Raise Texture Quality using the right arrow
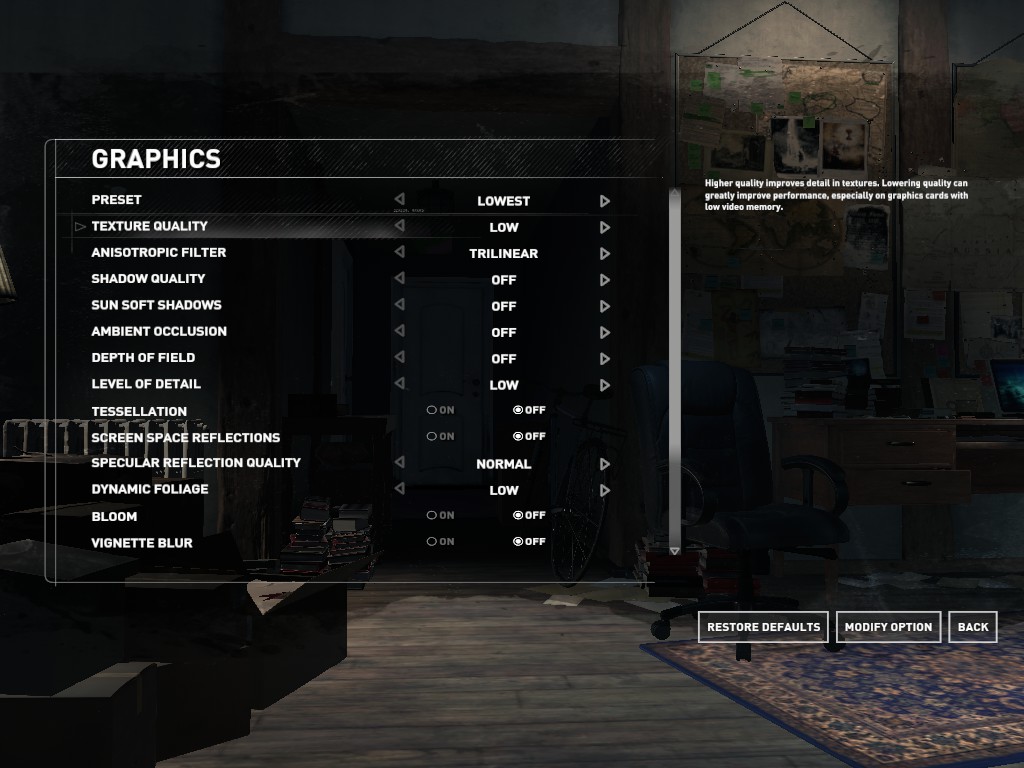This screenshot has width=1024, height=768. coord(605,227)
